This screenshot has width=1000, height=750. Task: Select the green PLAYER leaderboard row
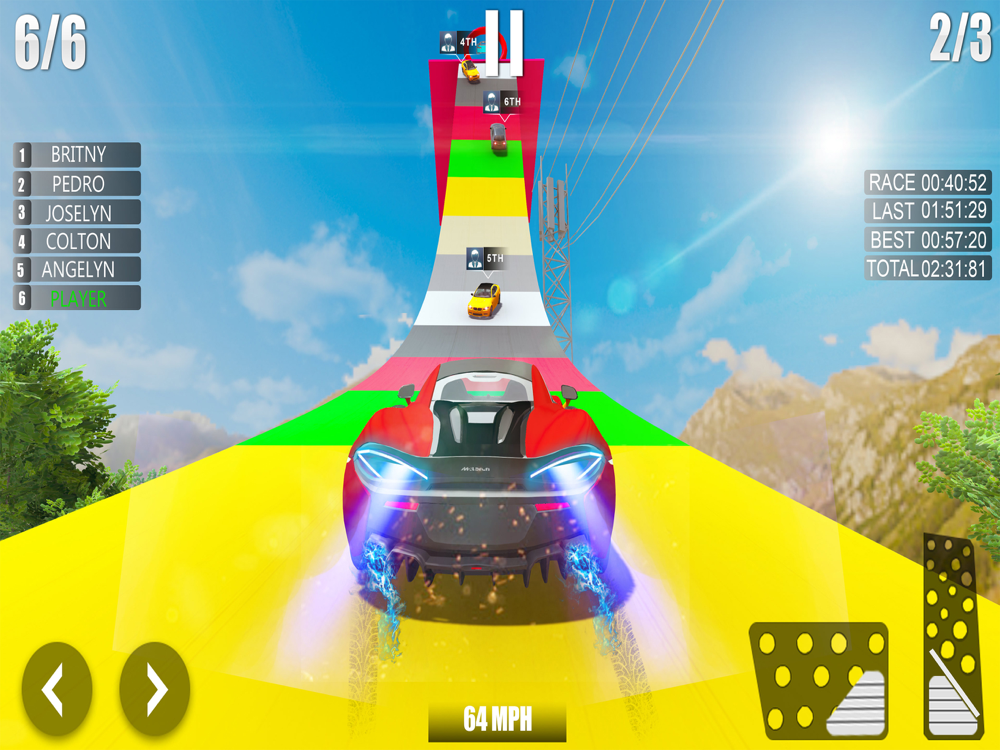pyautogui.click(x=77, y=298)
